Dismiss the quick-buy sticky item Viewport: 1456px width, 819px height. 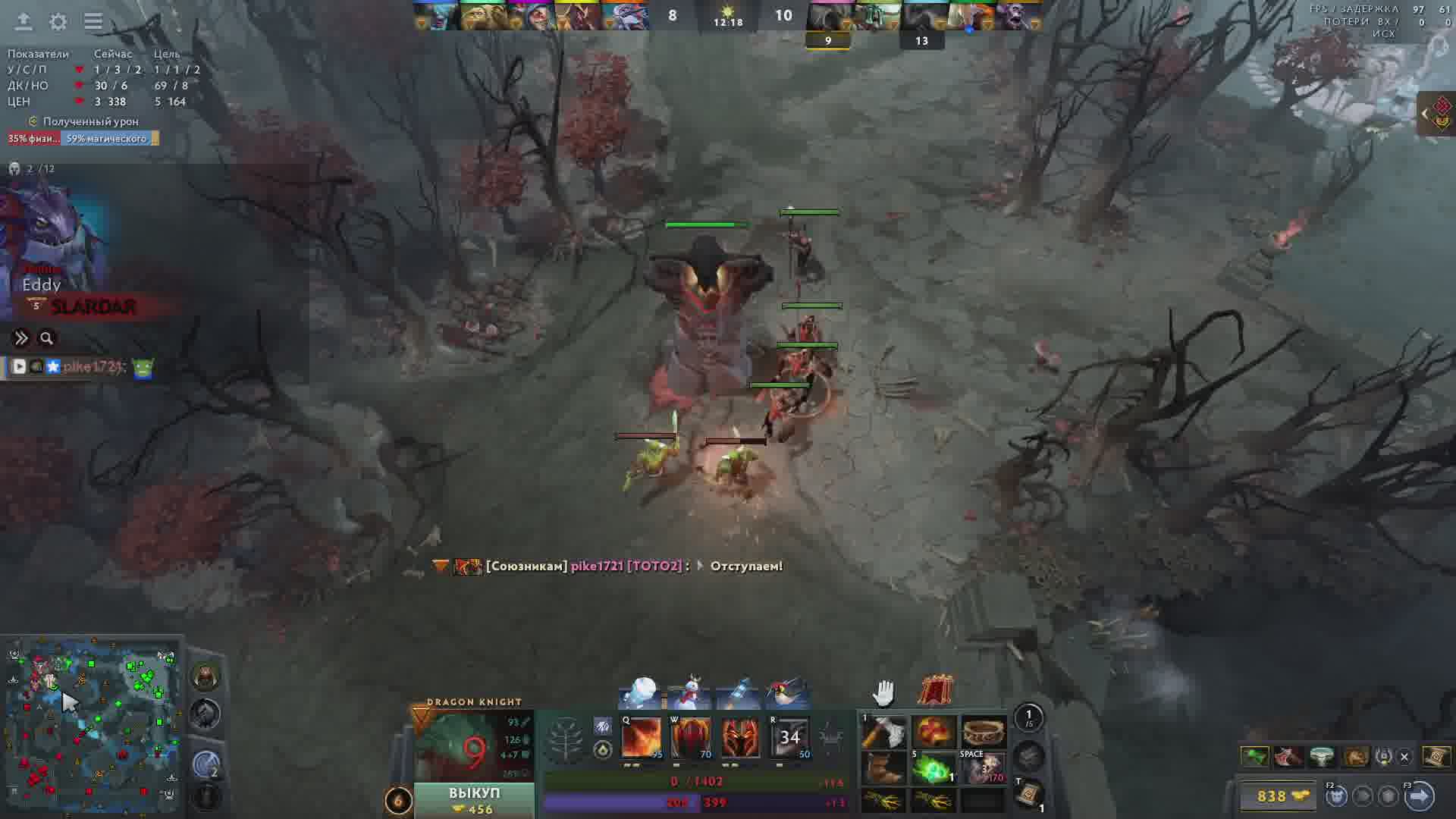pyautogui.click(x=1404, y=756)
